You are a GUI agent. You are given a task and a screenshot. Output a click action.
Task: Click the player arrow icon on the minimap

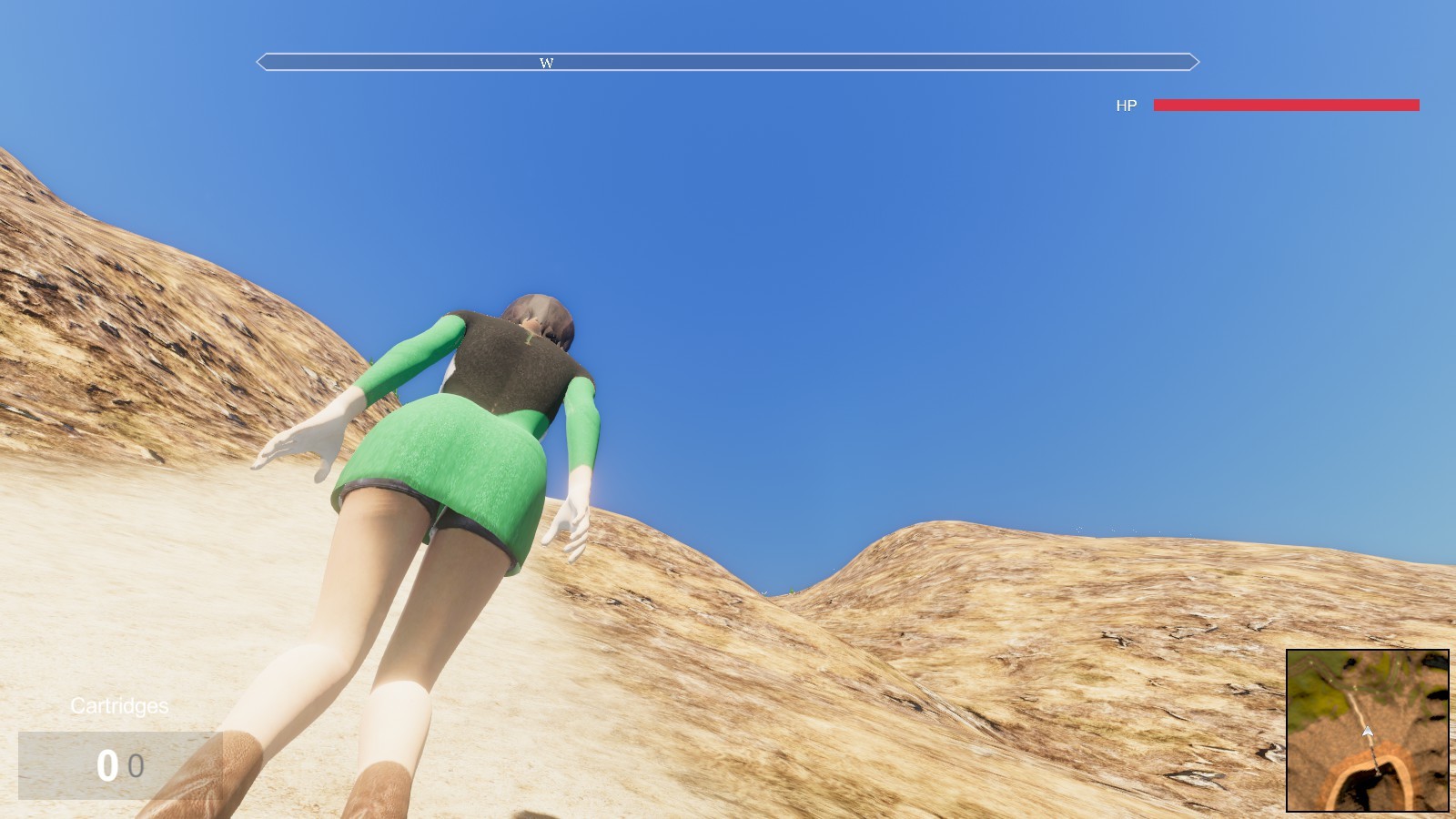[x=1368, y=731]
